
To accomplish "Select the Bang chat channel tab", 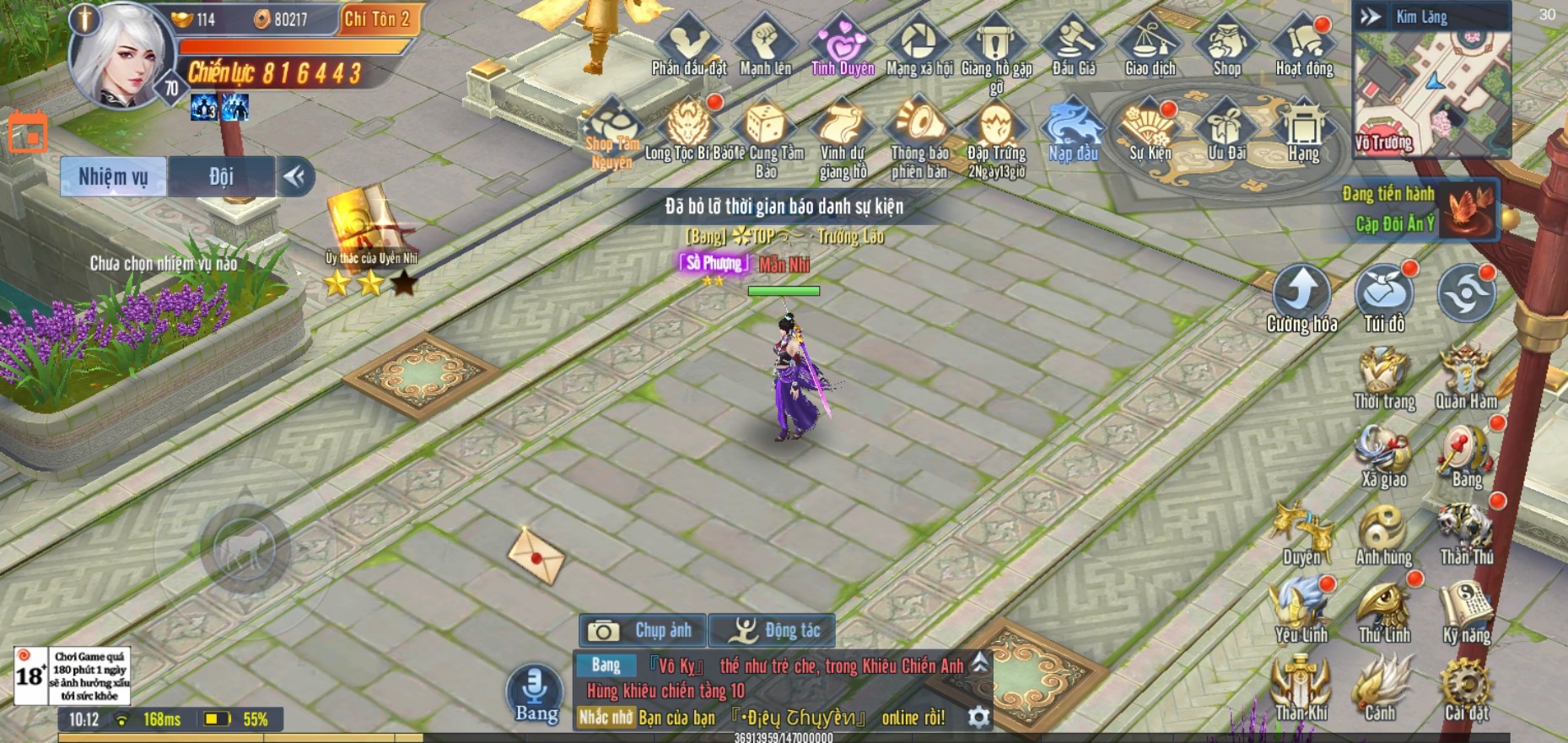I will click(x=607, y=665).
